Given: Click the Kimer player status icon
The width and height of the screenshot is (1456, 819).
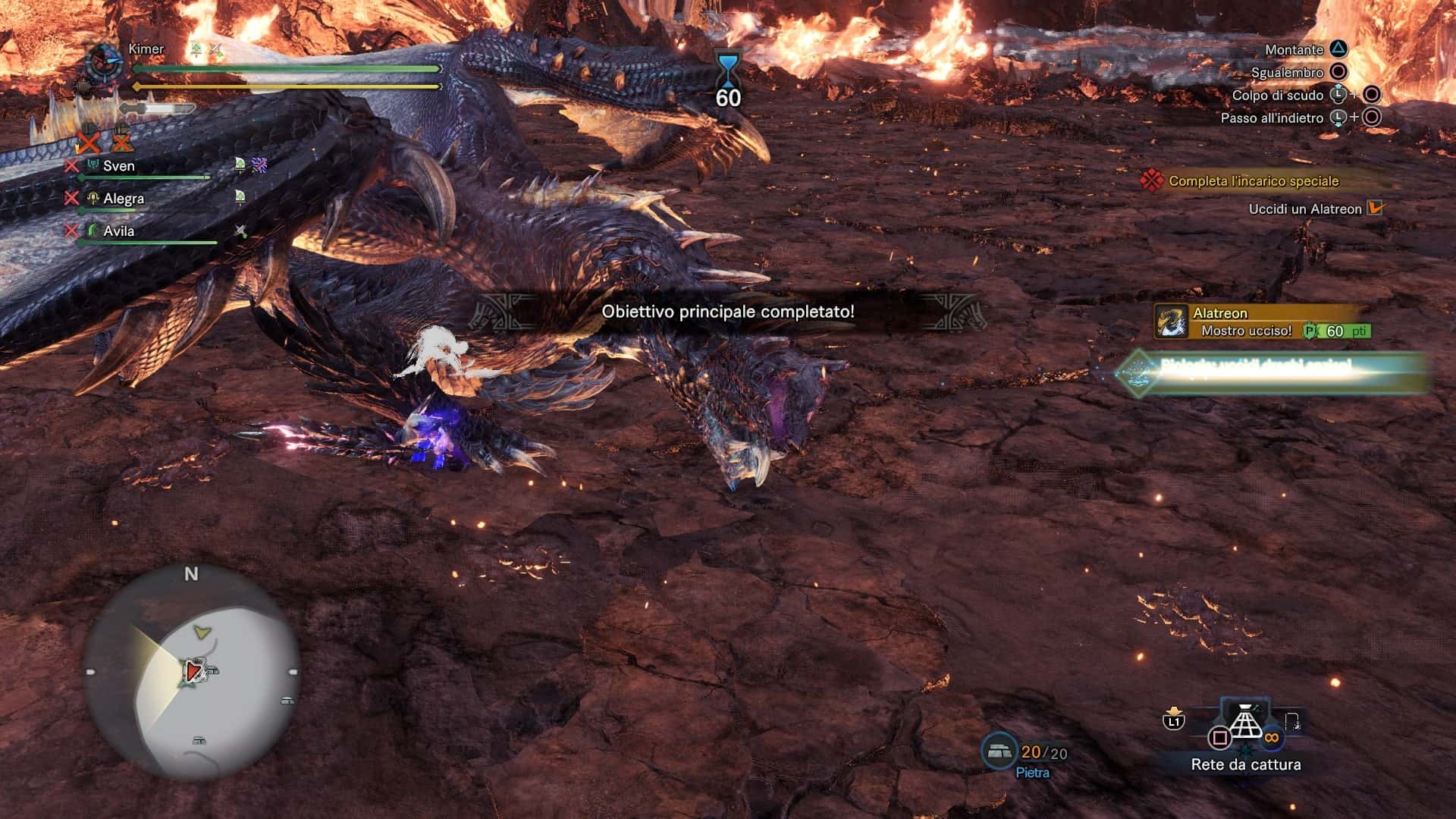Looking at the screenshot, I should (x=105, y=62).
